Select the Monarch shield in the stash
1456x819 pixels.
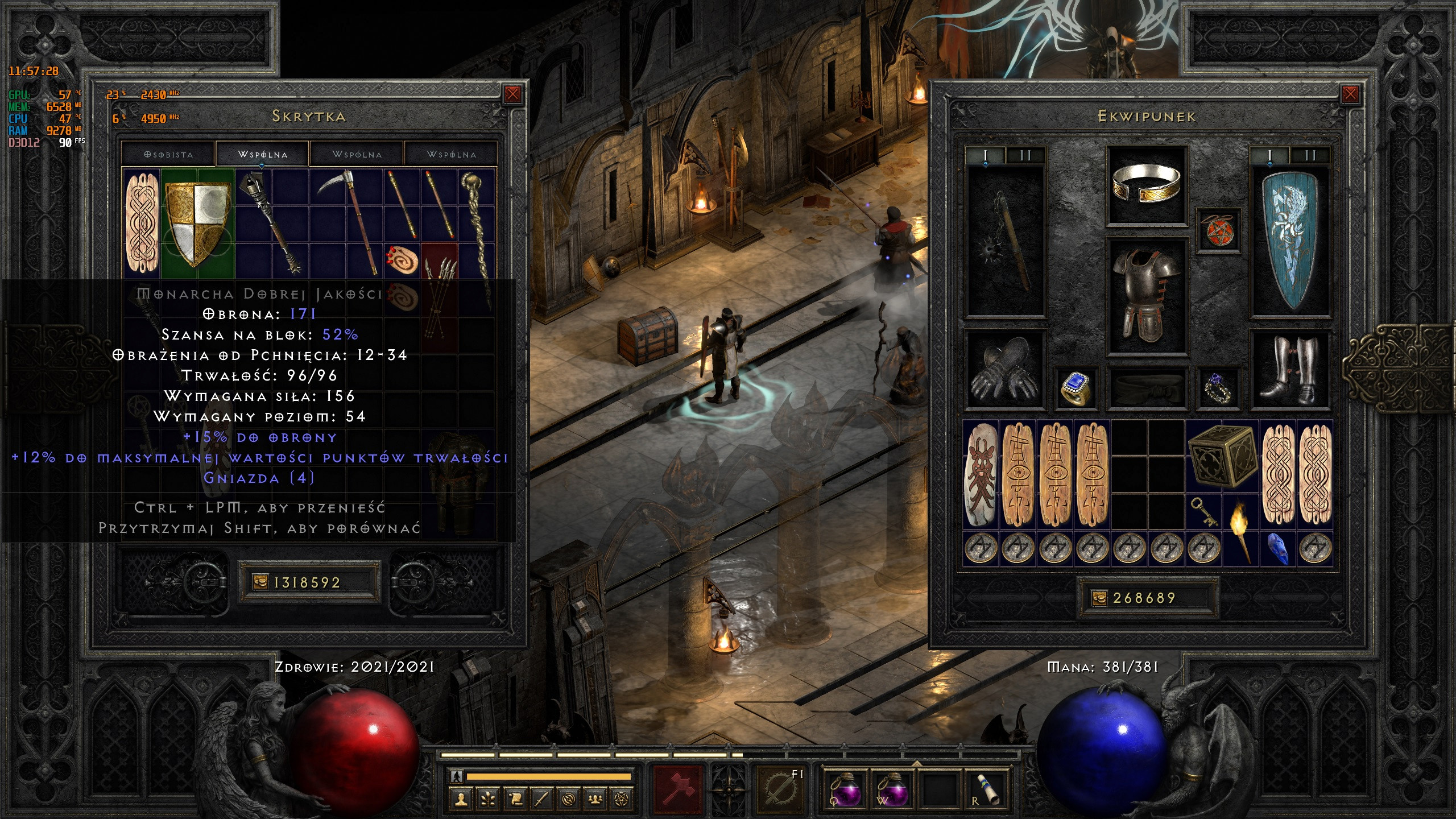tap(197, 222)
